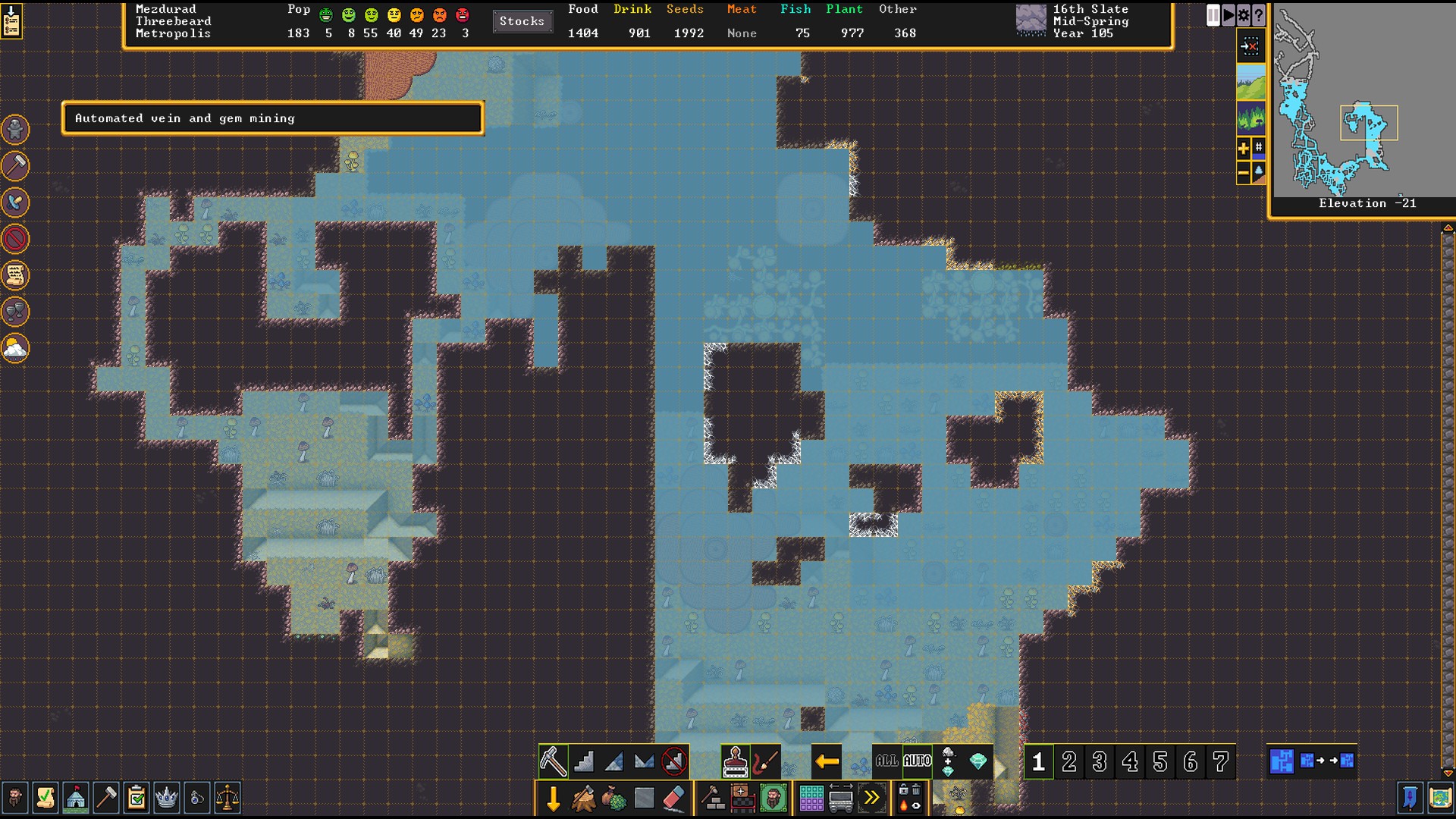This screenshot has height=819, width=1456.
Task: Go back with the yellow left arrow
Action: click(x=827, y=761)
